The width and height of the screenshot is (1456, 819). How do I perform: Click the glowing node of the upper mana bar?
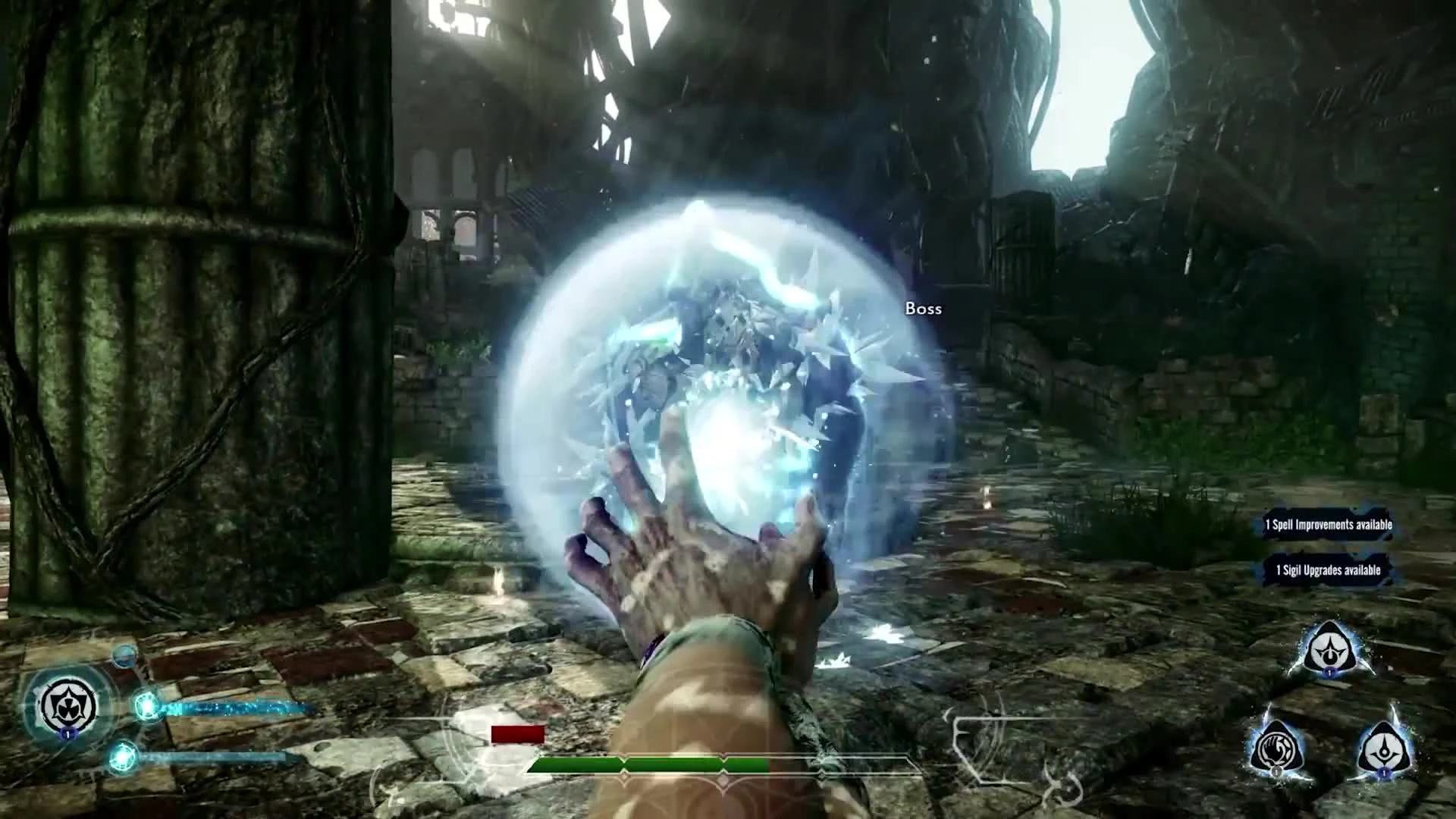click(147, 704)
